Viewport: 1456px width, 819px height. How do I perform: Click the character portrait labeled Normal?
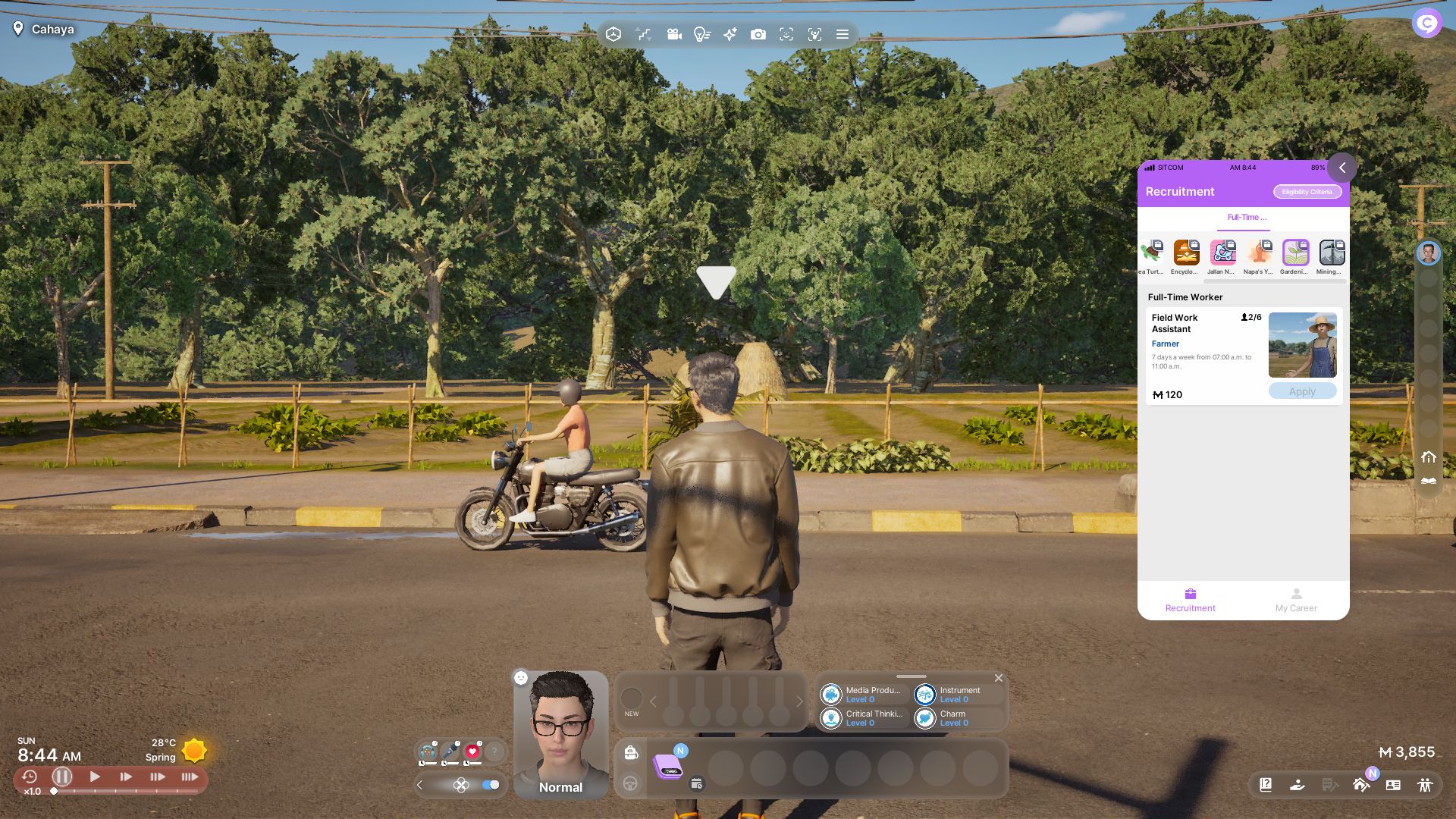tap(560, 732)
